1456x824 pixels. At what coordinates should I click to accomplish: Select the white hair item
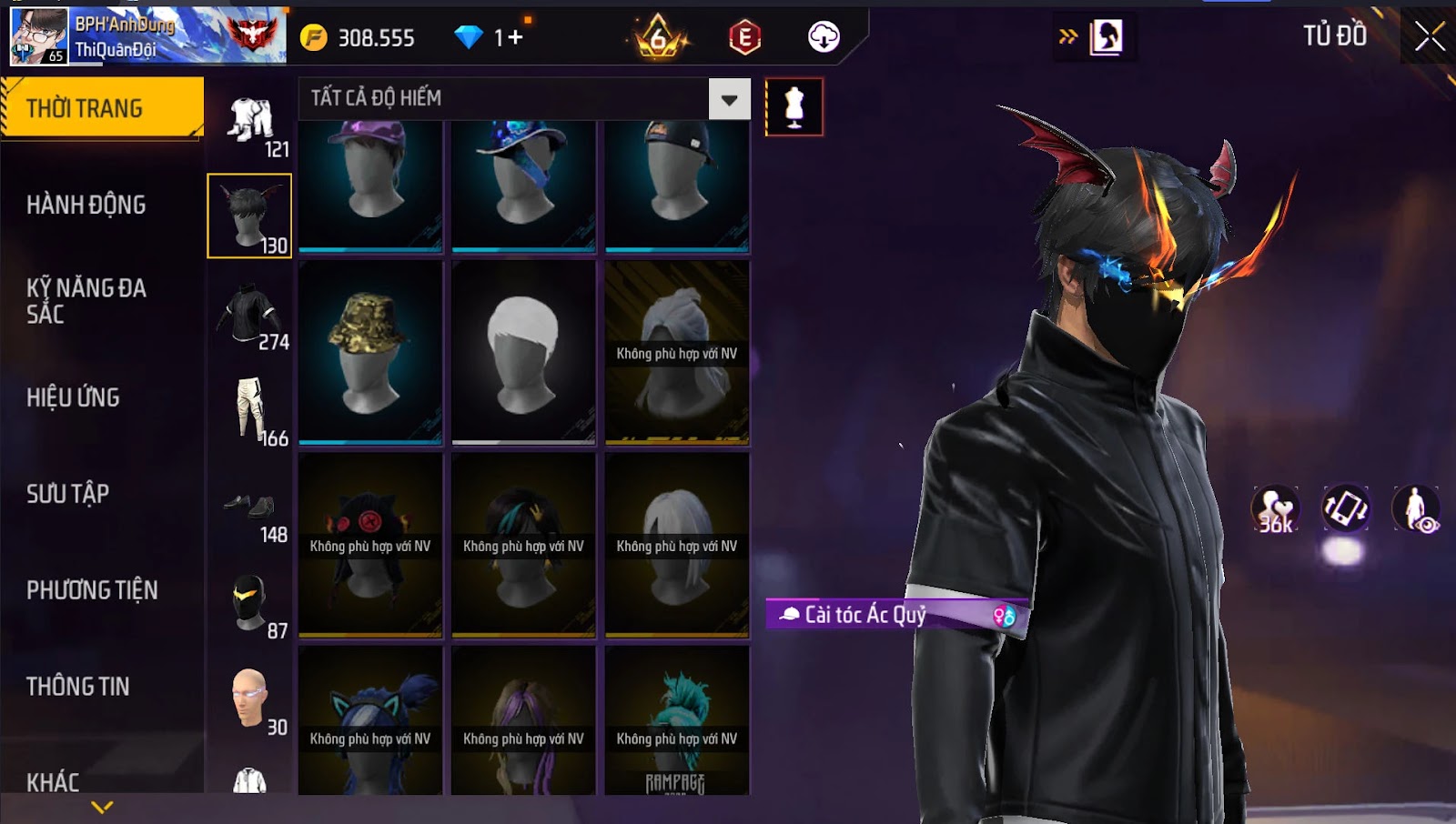point(523,352)
